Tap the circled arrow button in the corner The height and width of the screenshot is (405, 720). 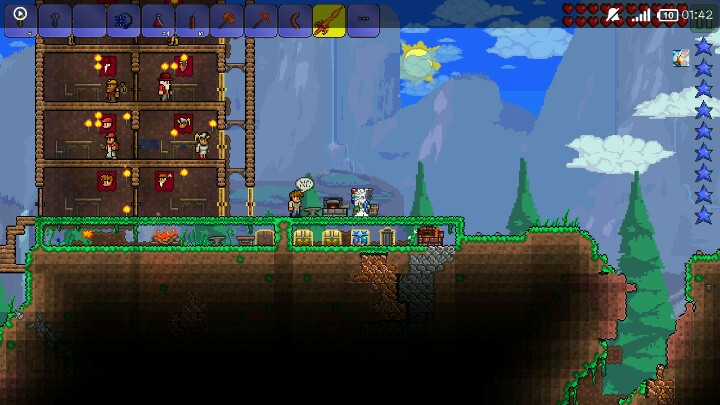20,15
